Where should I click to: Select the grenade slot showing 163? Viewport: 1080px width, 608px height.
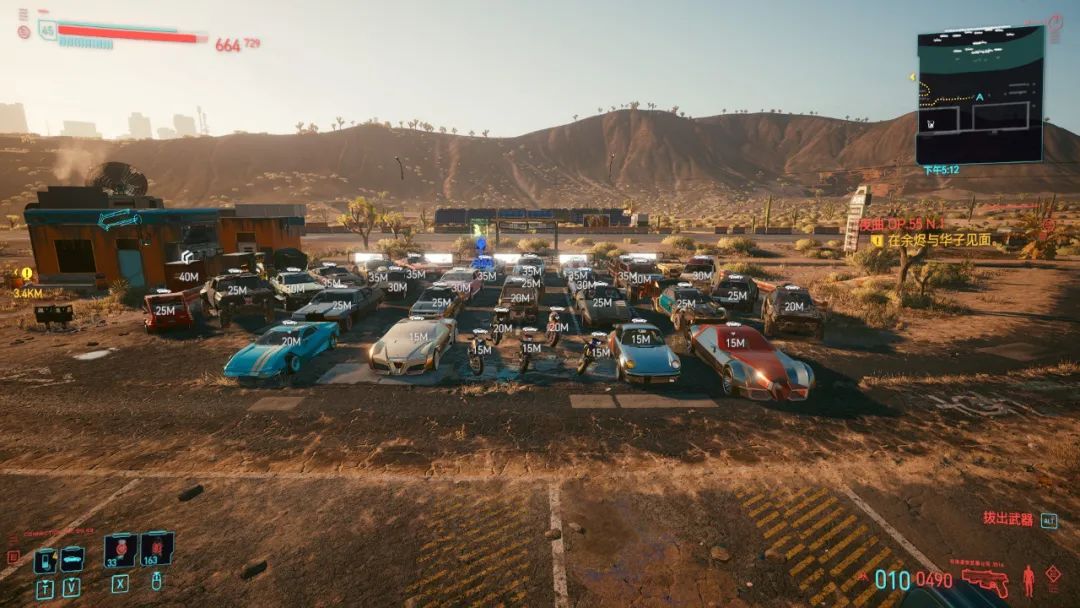(x=157, y=548)
